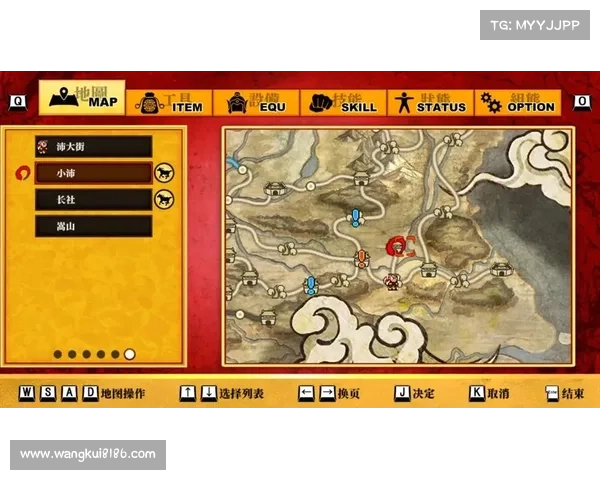Click the horse icon beside 小沛
The height and width of the screenshot is (480, 600).
164,173
